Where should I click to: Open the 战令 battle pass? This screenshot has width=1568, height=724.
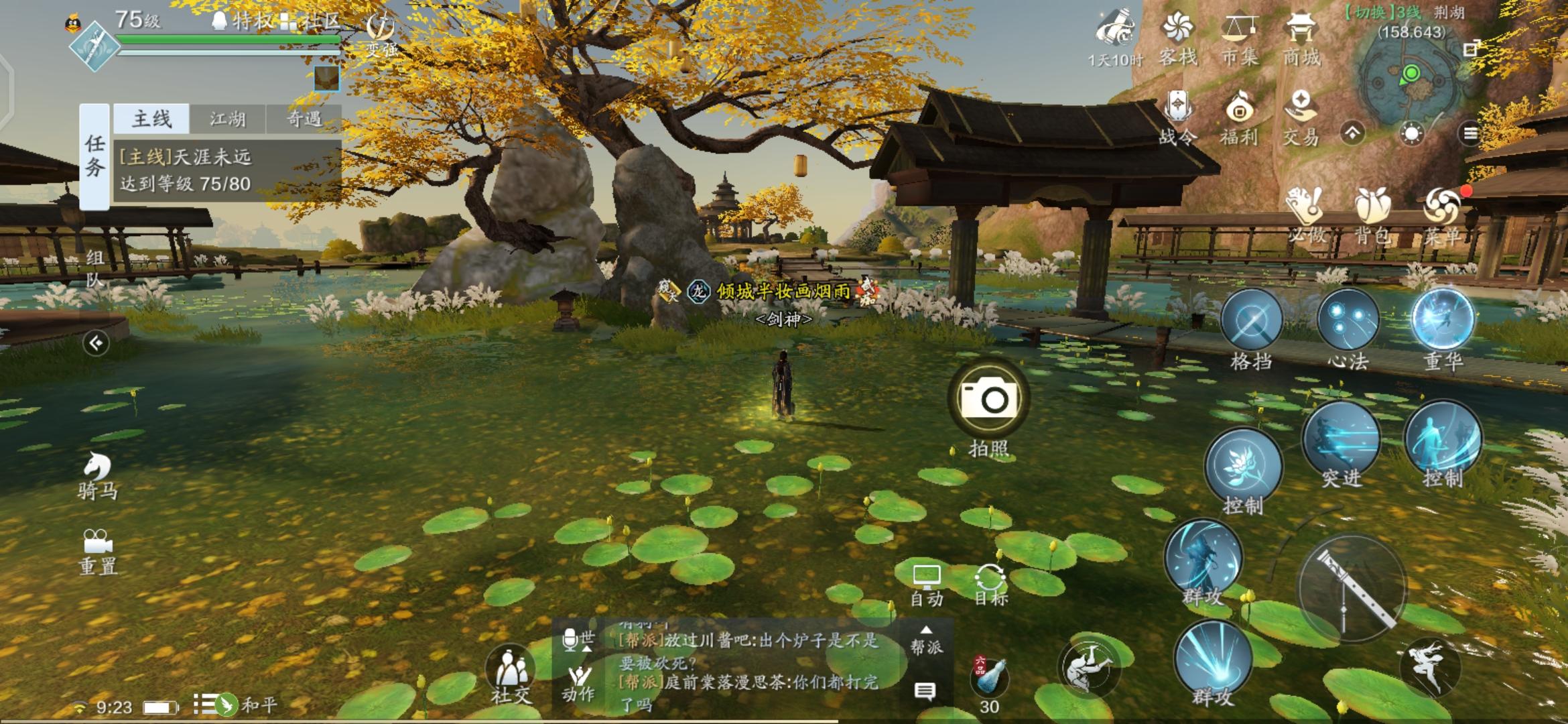[1177, 117]
